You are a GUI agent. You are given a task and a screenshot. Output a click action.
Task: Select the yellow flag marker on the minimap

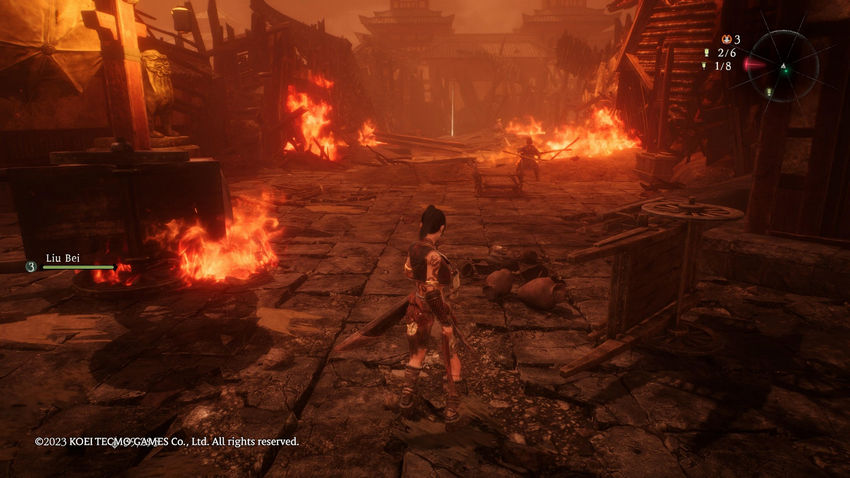[767, 92]
